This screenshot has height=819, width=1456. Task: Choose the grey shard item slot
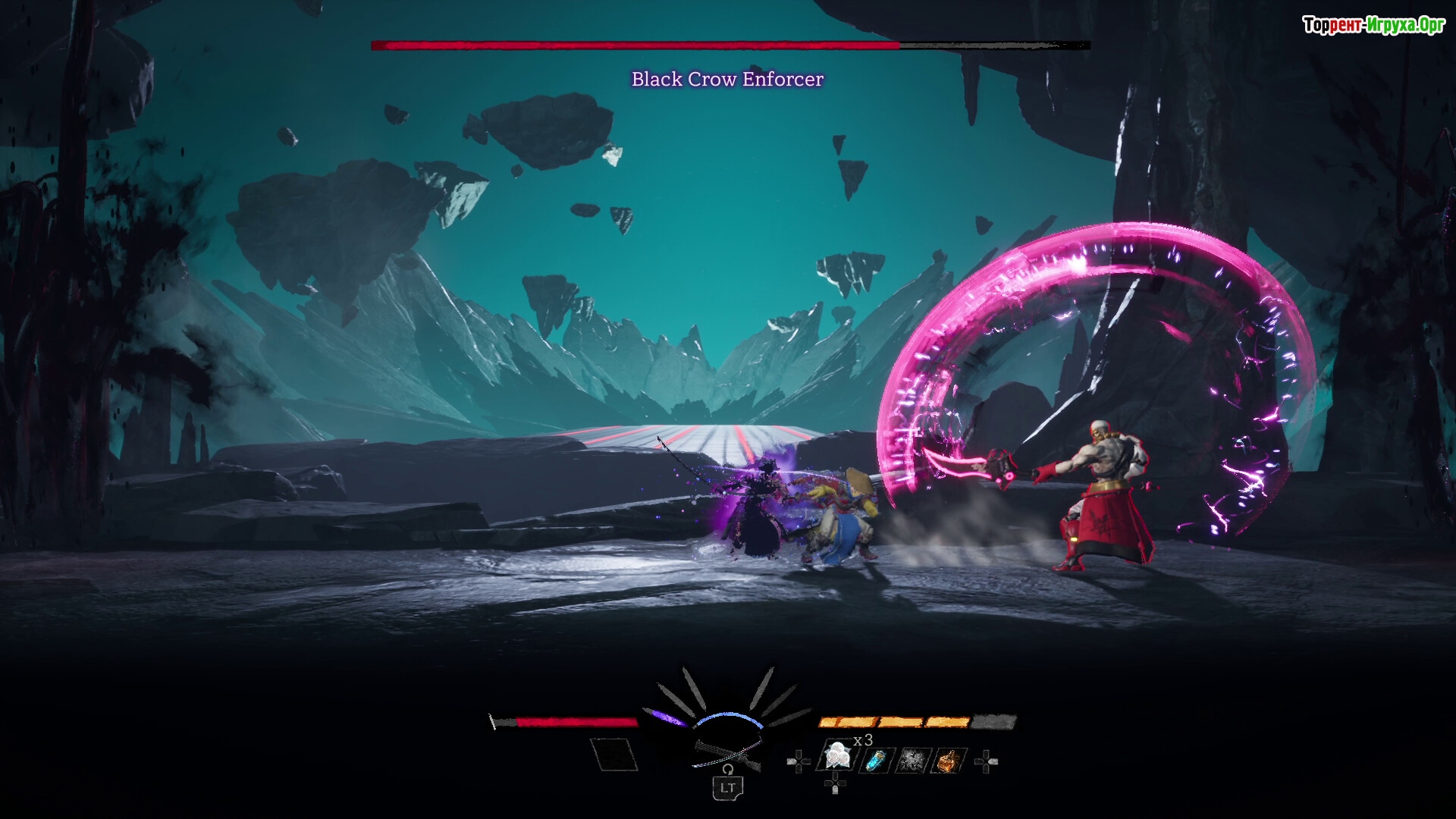[x=912, y=760]
